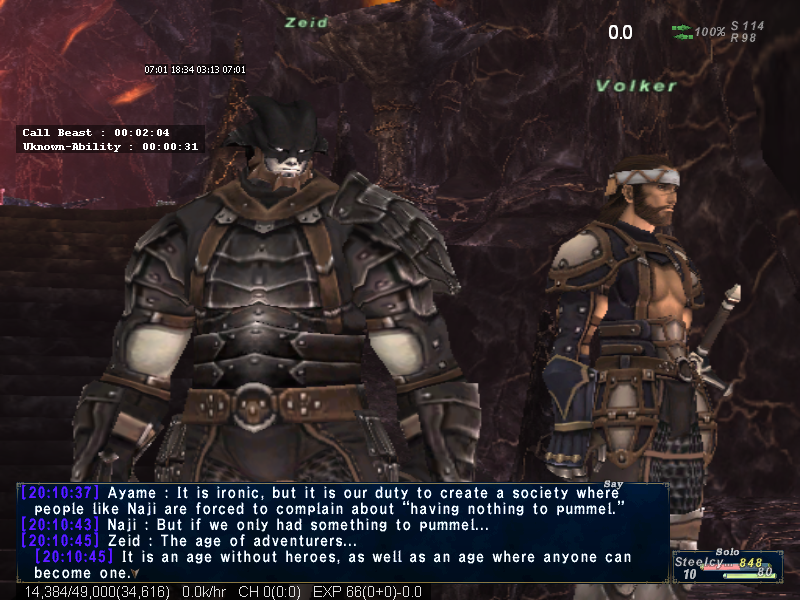Image resolution: width=800 pixels, height=600 pixels.
Task: Select Steelcy in the party list
Action: tap(699, 562)
